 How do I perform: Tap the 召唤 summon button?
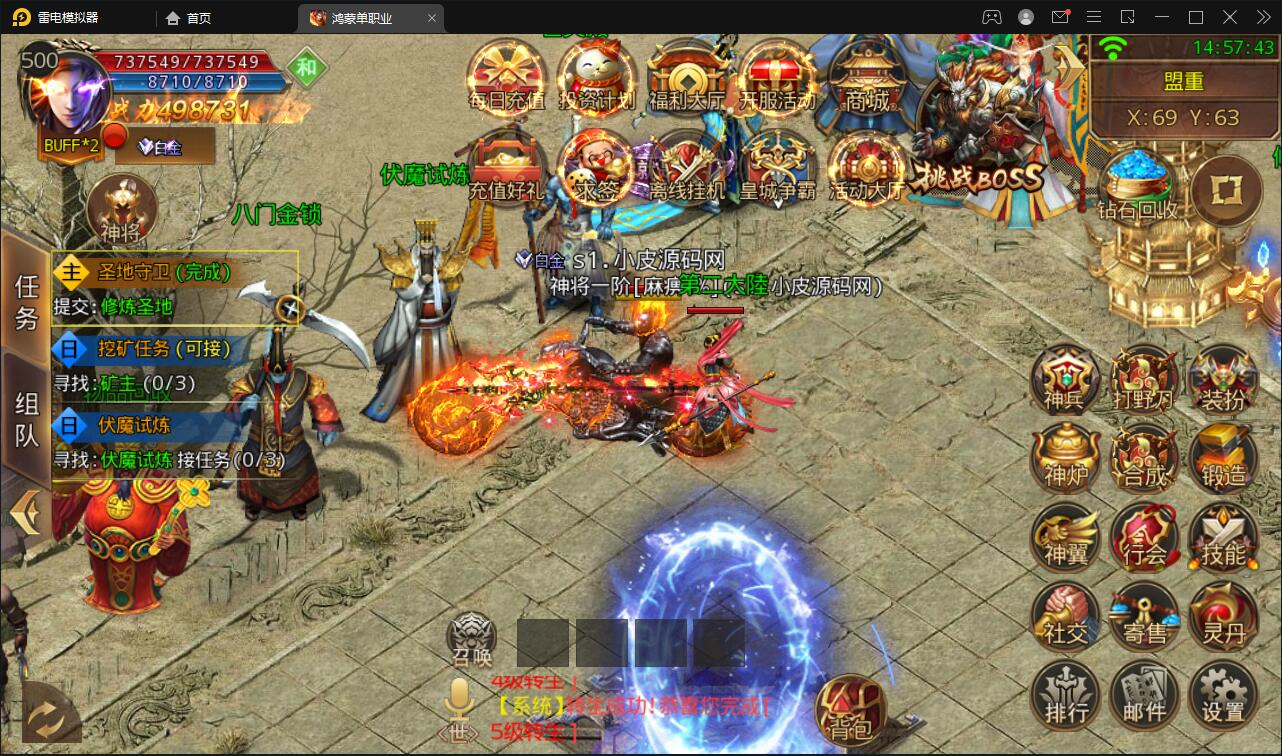point(472,640)
